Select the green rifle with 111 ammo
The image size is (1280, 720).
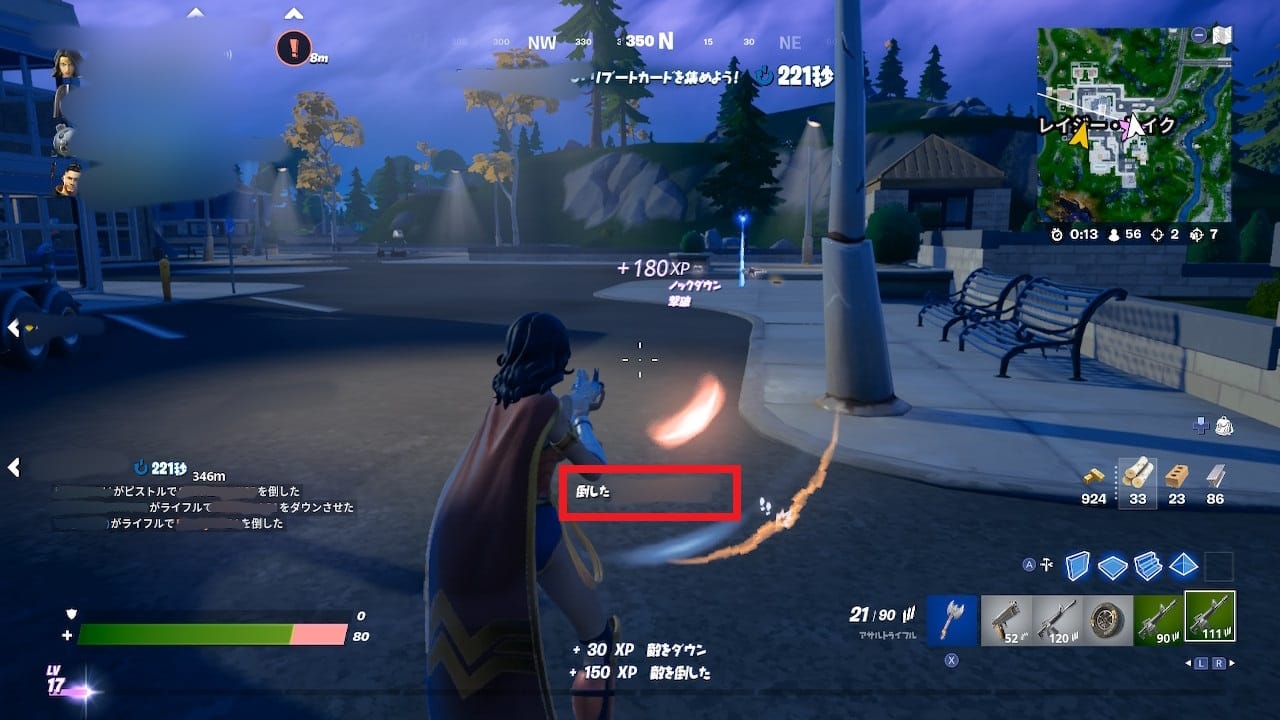point(1210,617)
